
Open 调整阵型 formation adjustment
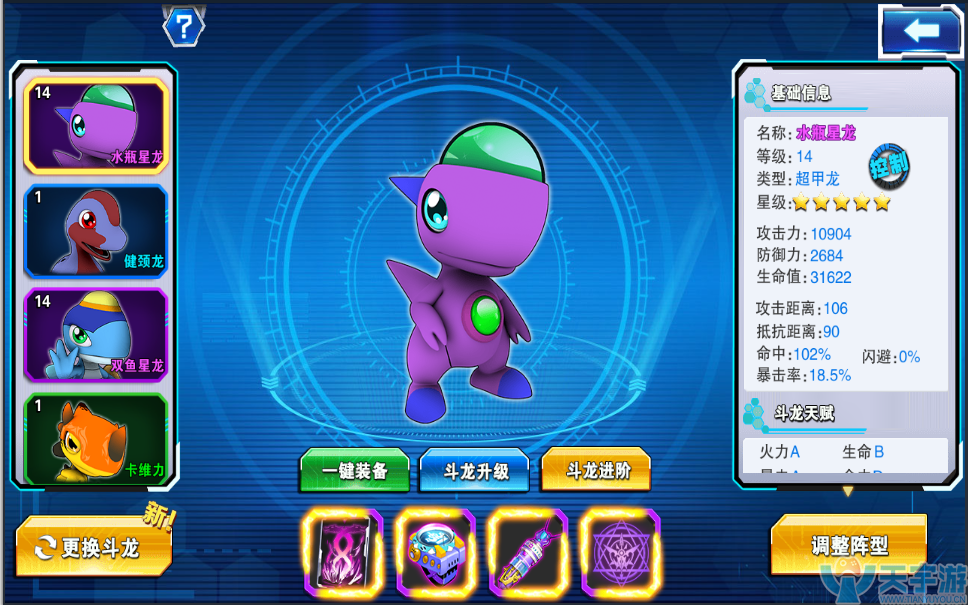point(848,546)
